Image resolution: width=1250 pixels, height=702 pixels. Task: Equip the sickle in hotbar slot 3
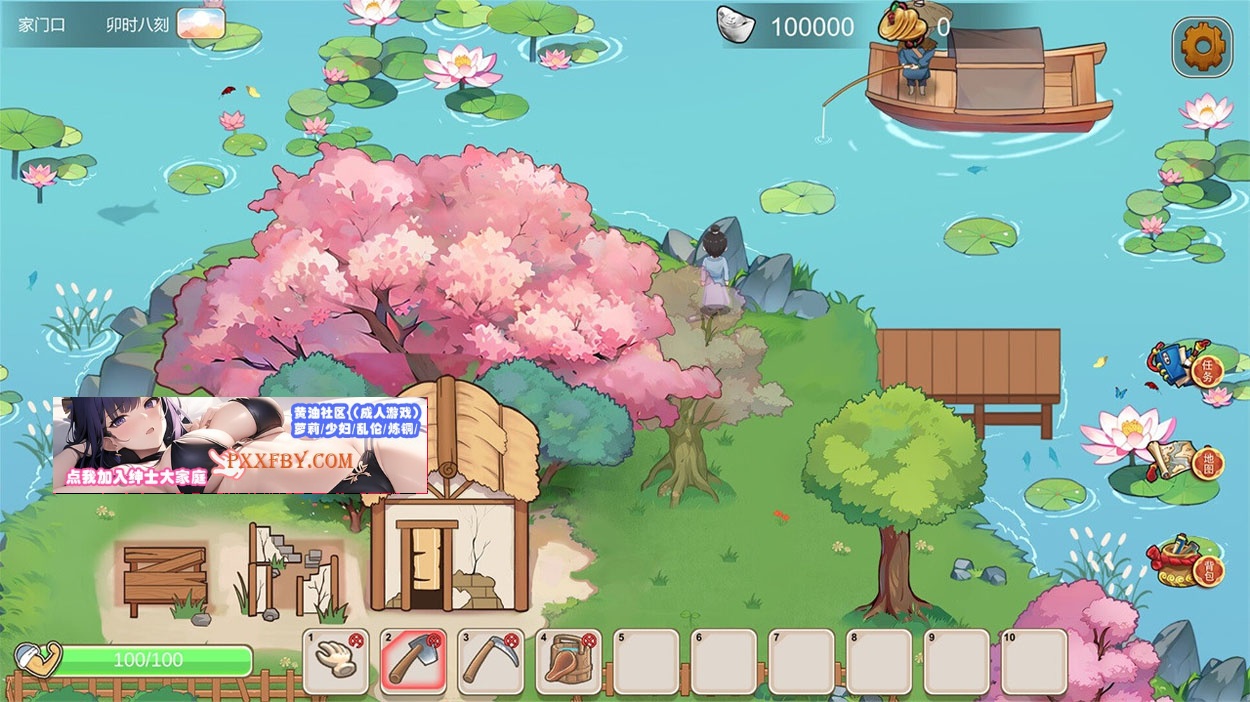pyautogui.click(x=491, y=661)
